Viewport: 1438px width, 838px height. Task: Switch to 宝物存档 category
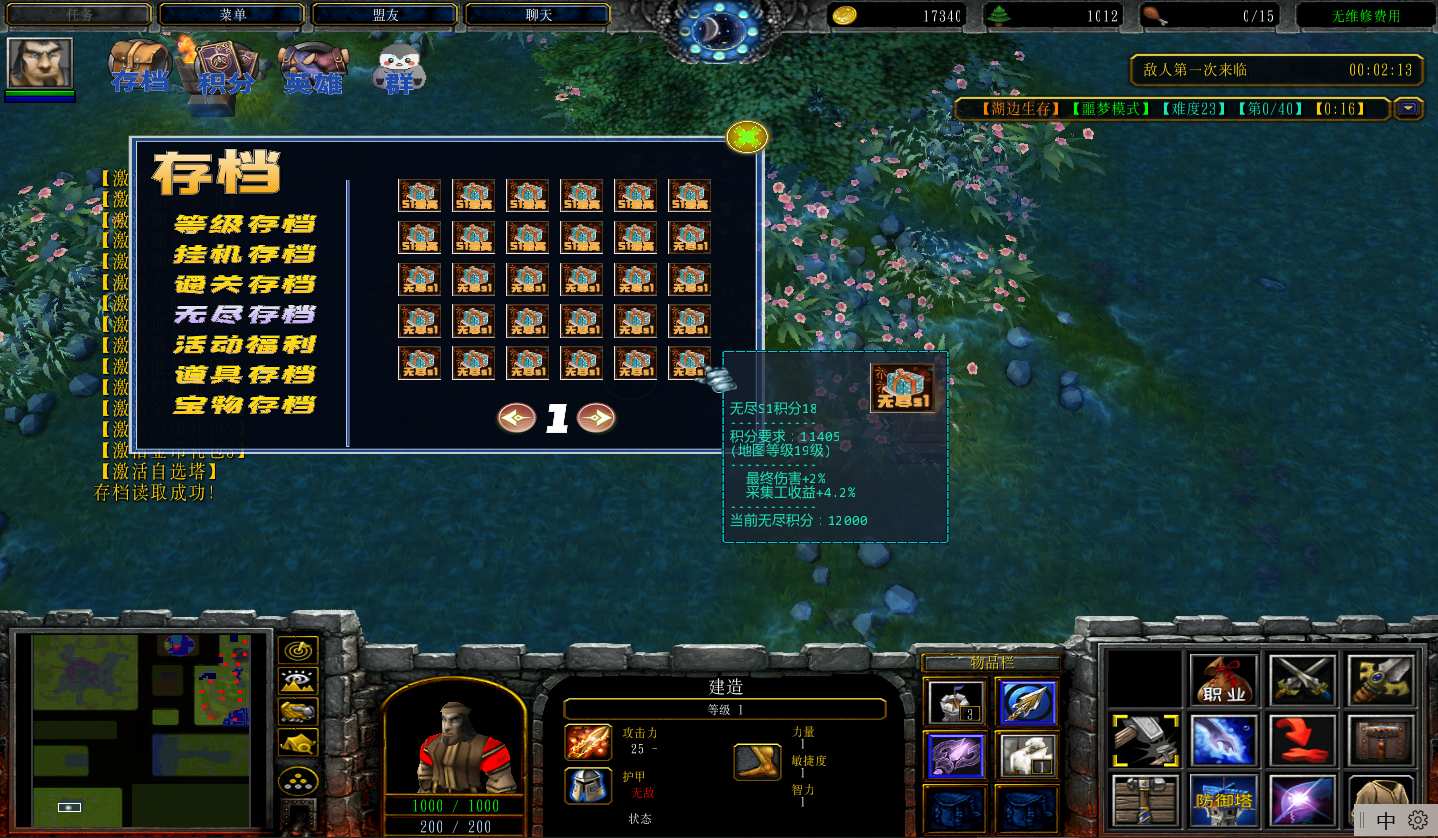[245, 405]
